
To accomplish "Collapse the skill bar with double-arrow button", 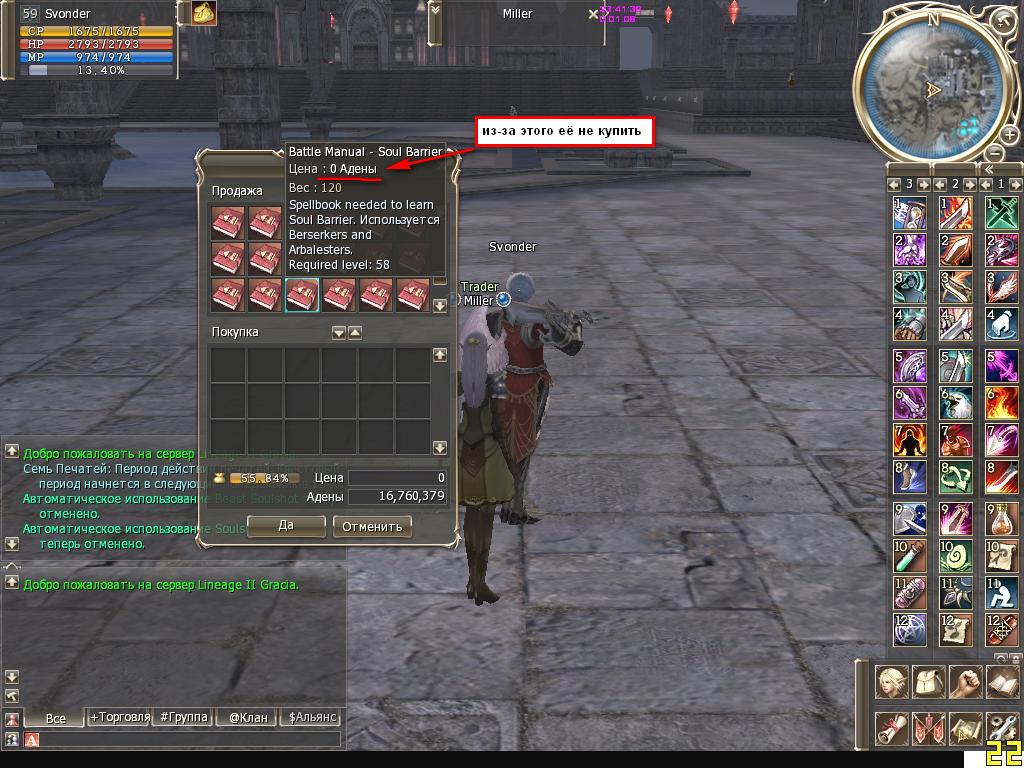I will (x=989, y=169).
